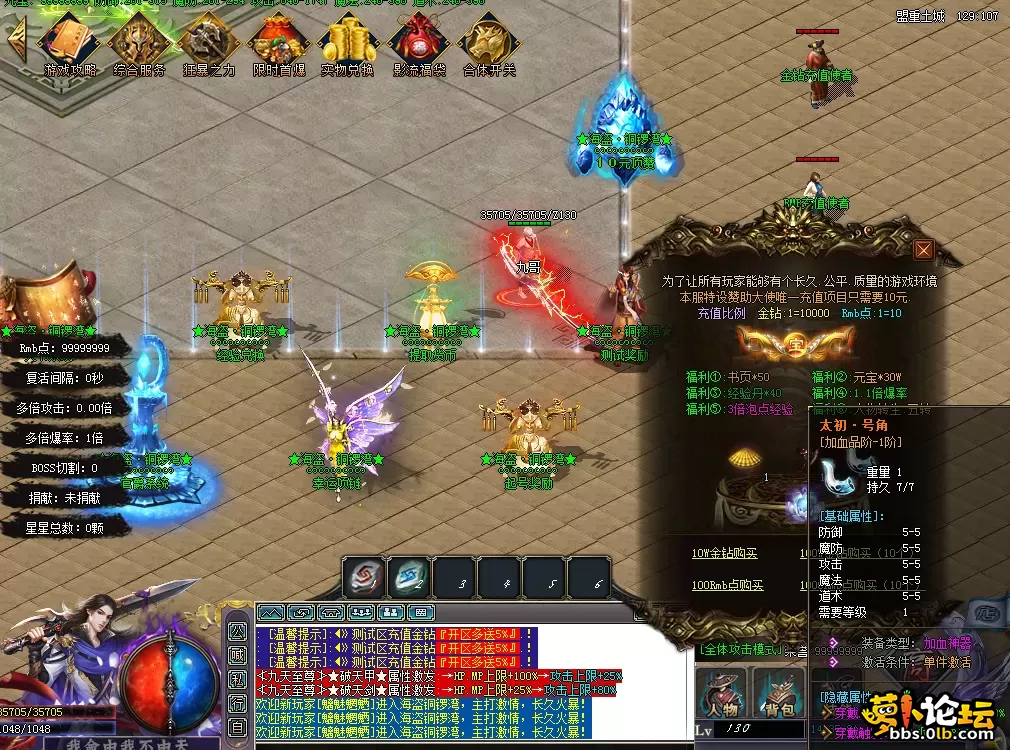Switch chat to the 公 public channel
Screen dimensions: 1010x750
[237, 632]
